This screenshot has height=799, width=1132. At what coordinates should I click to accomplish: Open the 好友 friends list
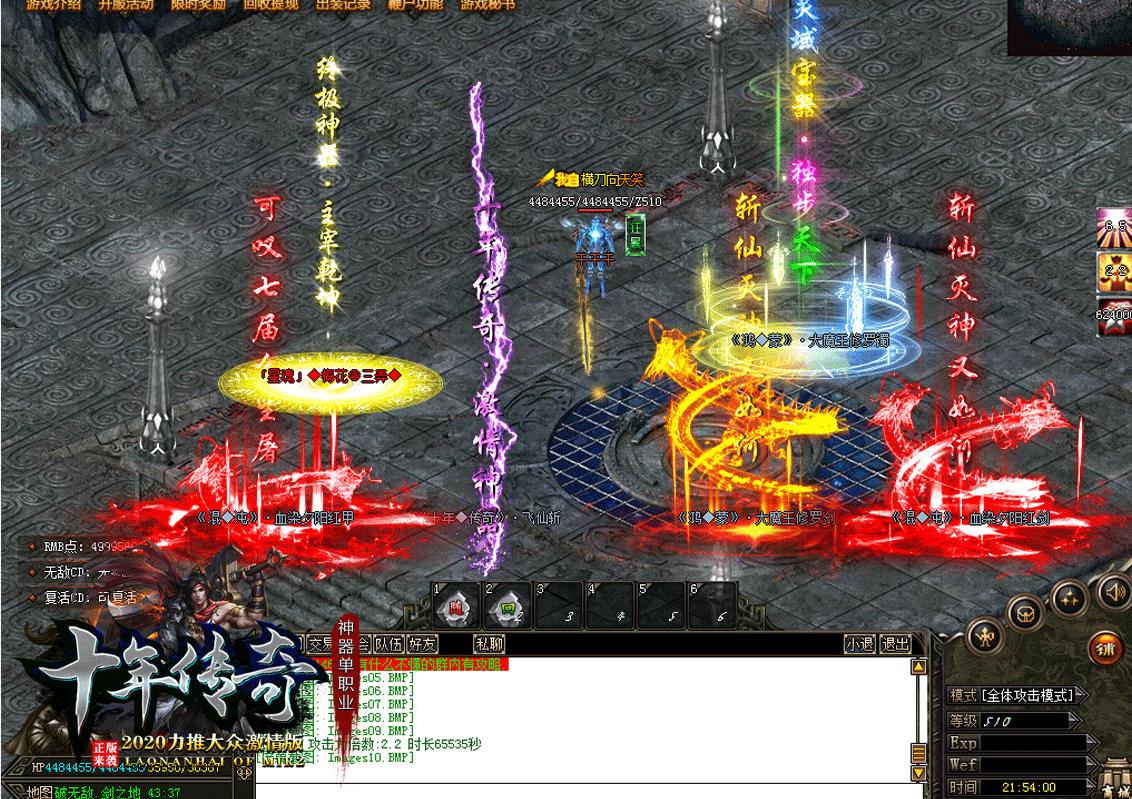click(423, 645)
